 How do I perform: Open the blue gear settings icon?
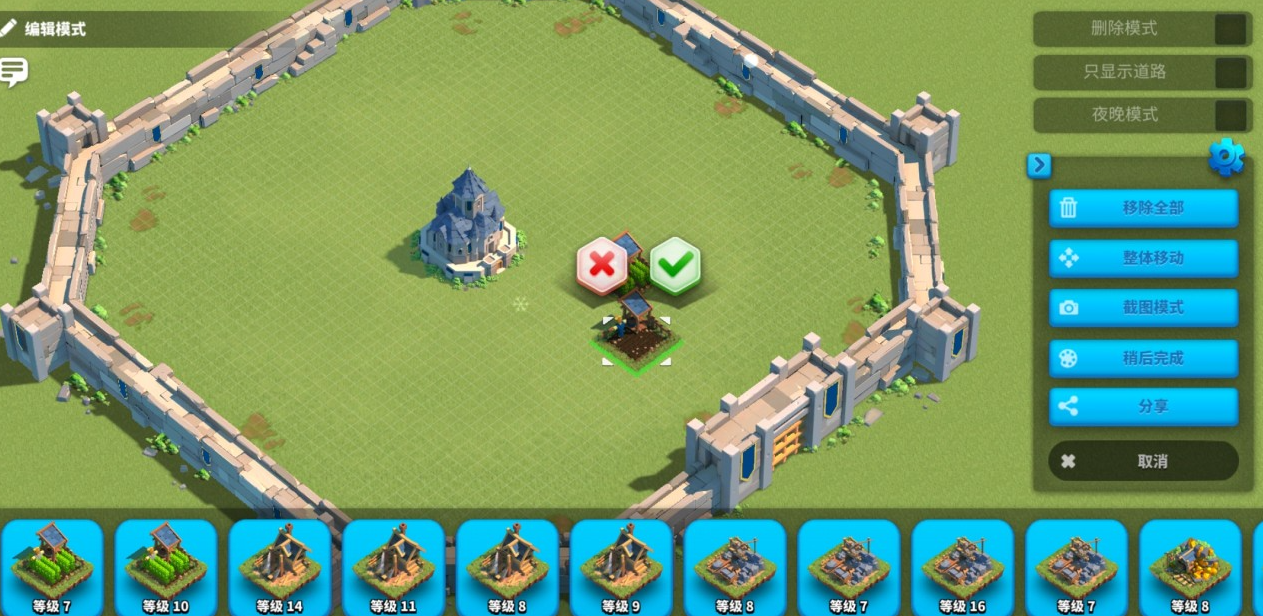click(x=1226, y=157)
